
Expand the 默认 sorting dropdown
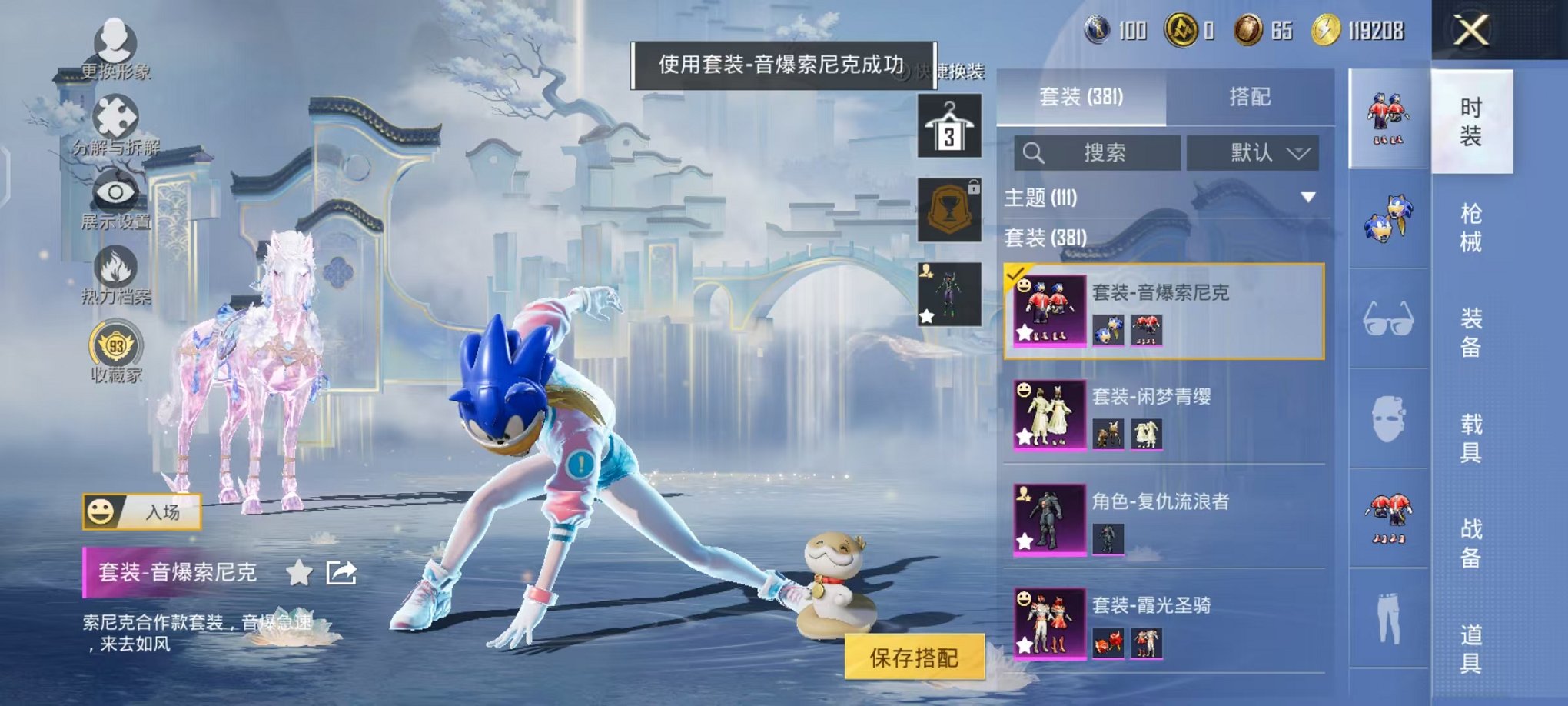click(x=1253, y=154)
